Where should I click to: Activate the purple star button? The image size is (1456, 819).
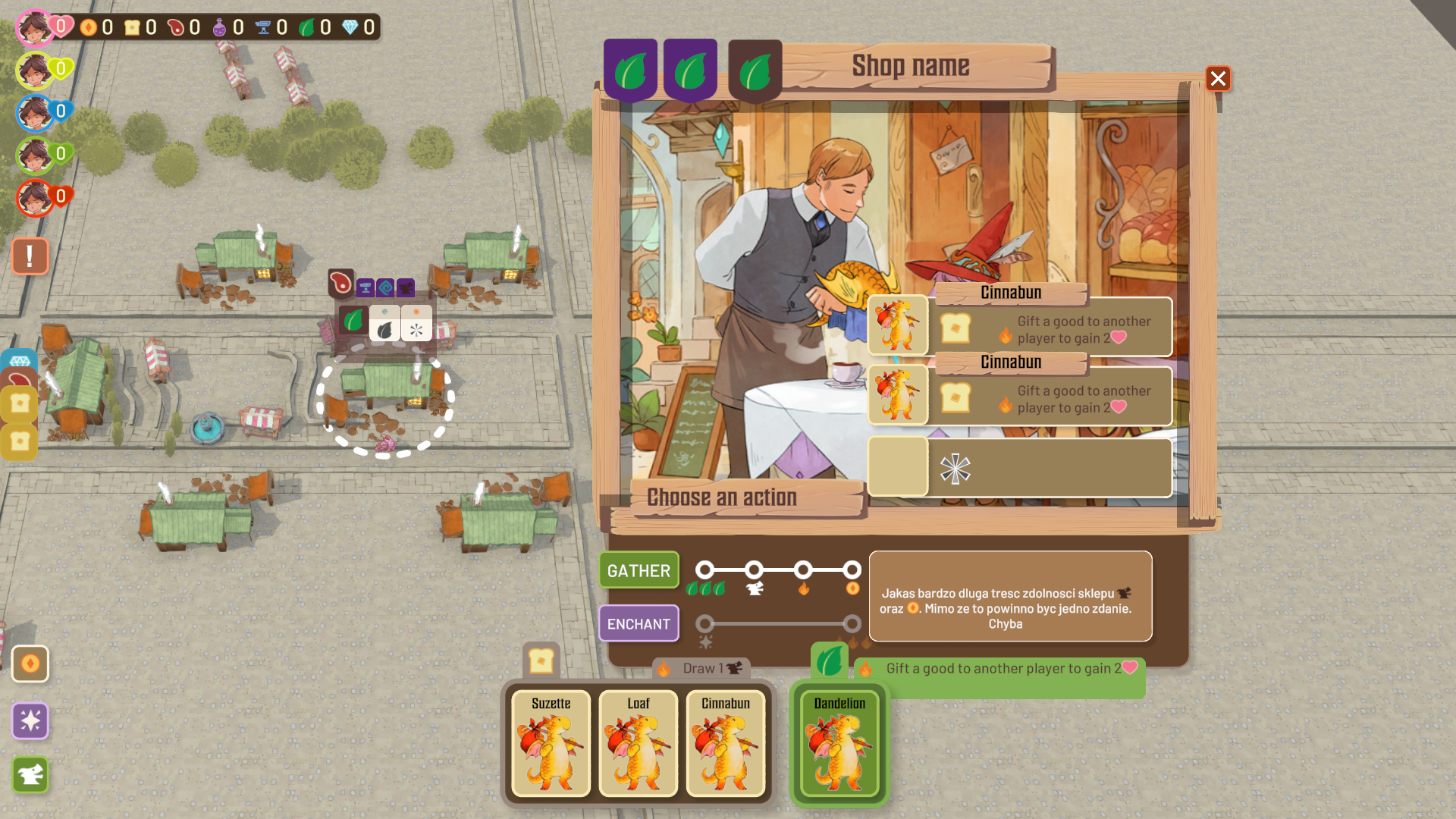coord(30,720)
